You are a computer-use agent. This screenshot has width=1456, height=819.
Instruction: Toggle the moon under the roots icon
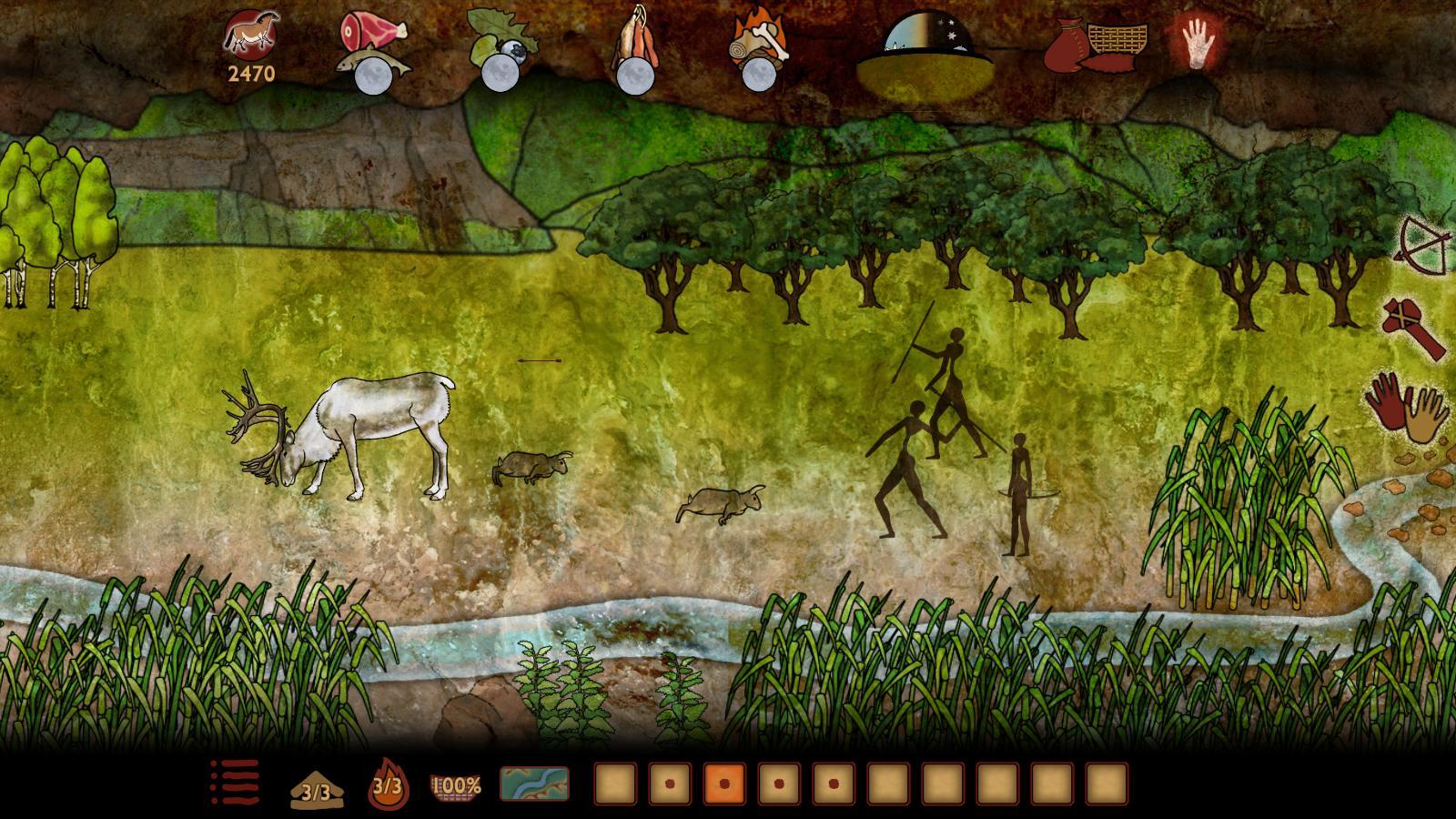[x=634, y=76]
